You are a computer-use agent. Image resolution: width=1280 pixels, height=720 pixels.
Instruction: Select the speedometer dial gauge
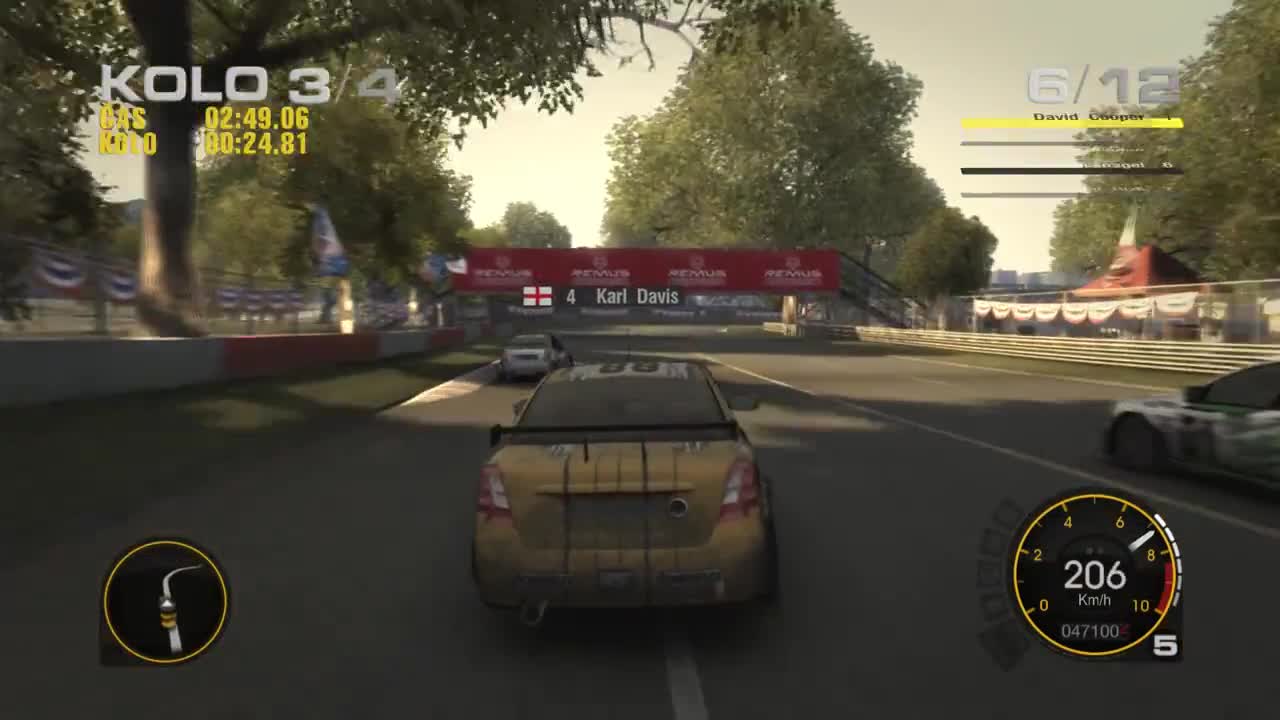1090,575
